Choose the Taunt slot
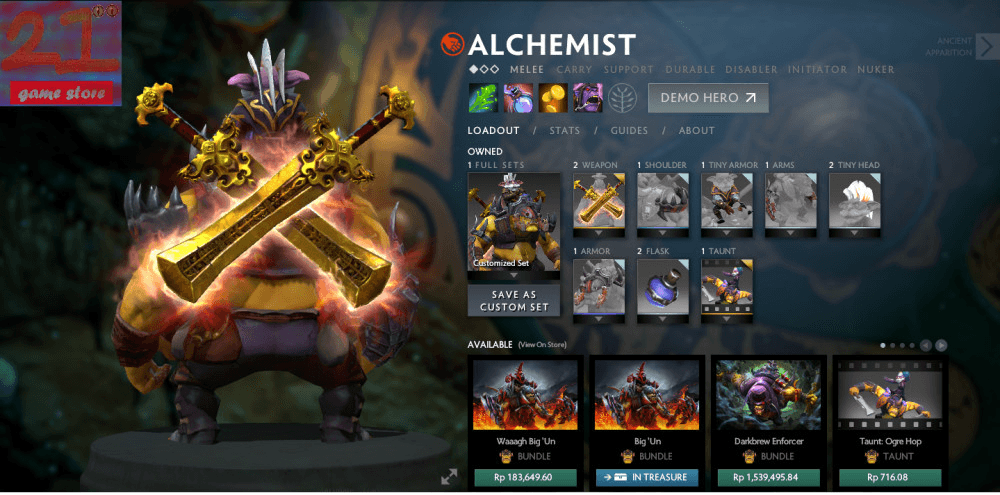The height and width of the screenshot is (495, 1000). (x=727, y=290)
